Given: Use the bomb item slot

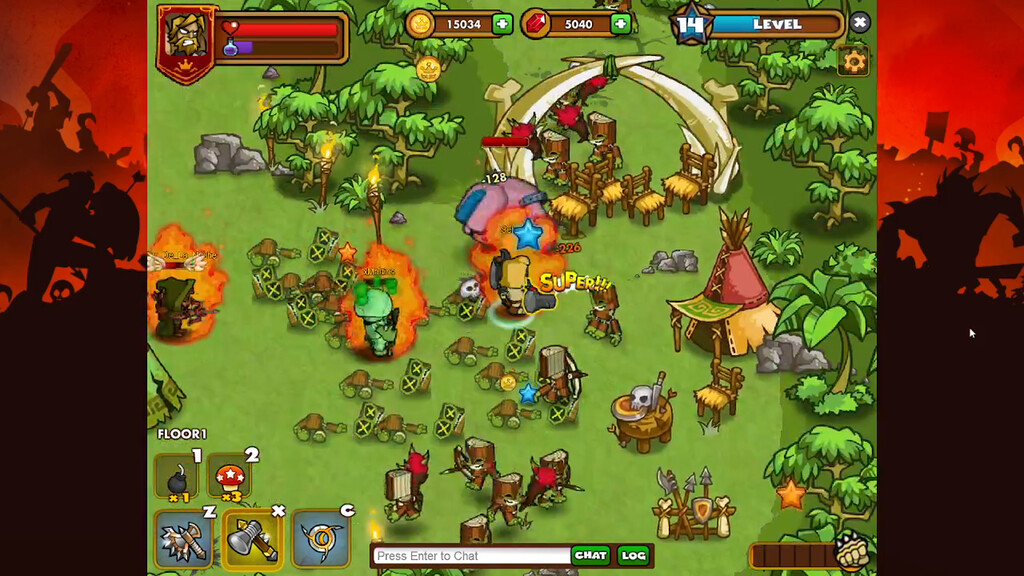Looking at the screenshot, I should 177,477.
